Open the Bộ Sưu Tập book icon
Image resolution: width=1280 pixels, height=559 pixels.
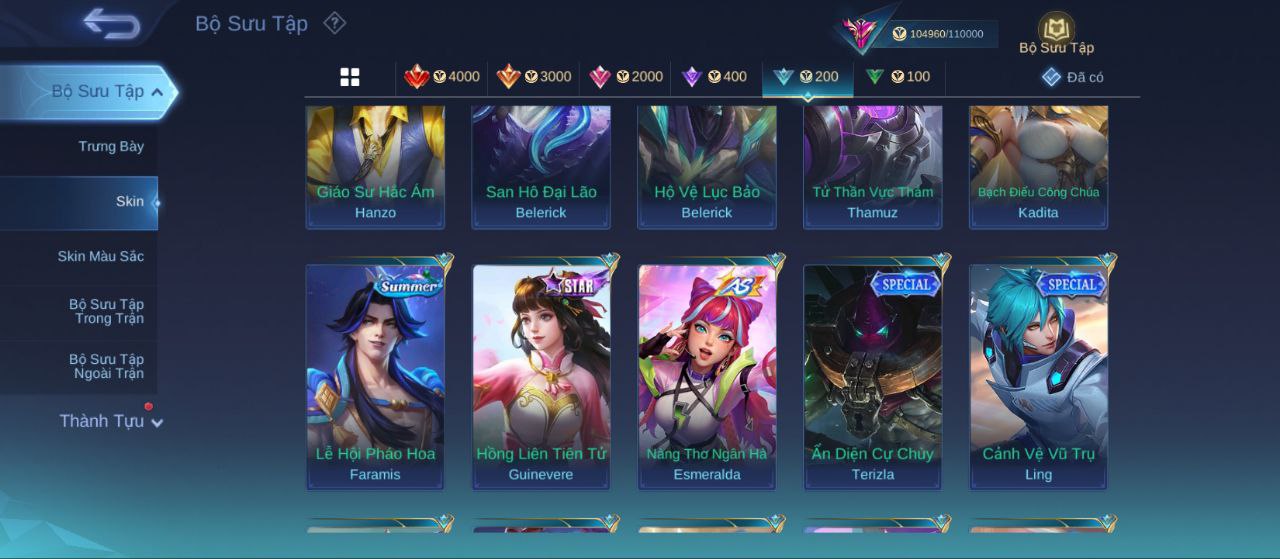[x=1056, y=32]
